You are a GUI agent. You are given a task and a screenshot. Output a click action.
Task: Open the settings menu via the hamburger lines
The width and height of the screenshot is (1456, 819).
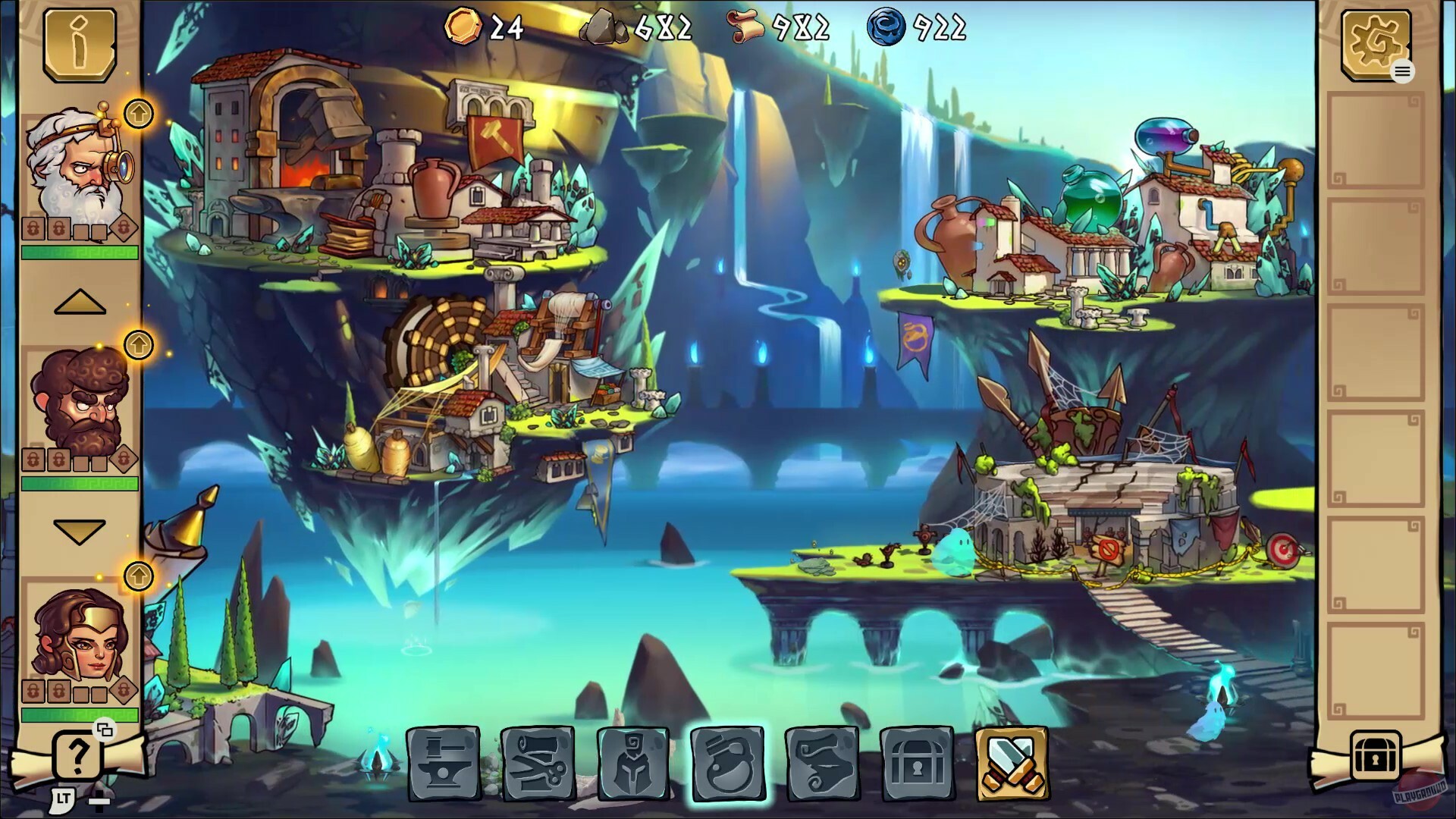coord(1402,71)
